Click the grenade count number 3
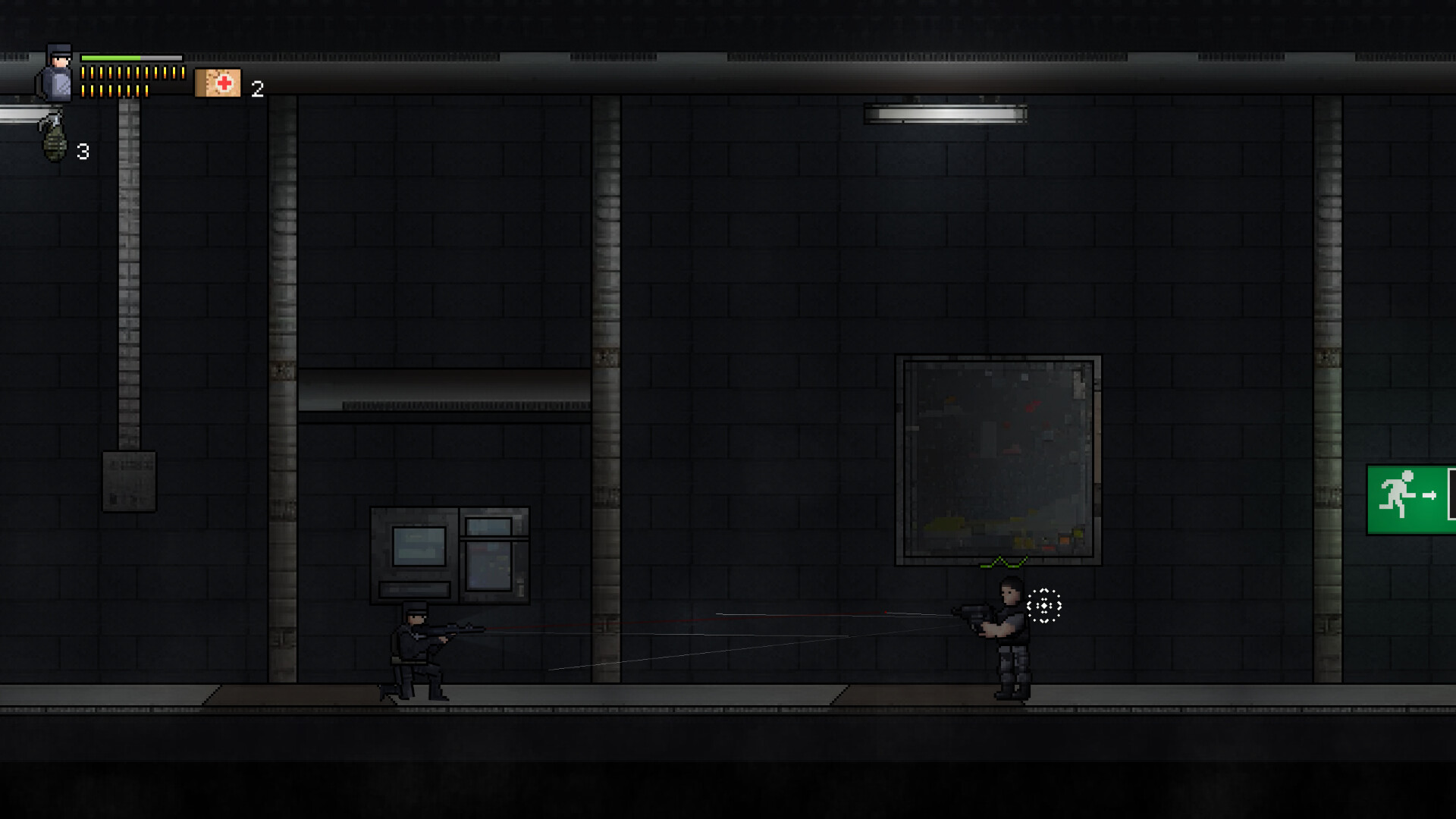This screenshot has width=1456, height=819. point(83,152)
